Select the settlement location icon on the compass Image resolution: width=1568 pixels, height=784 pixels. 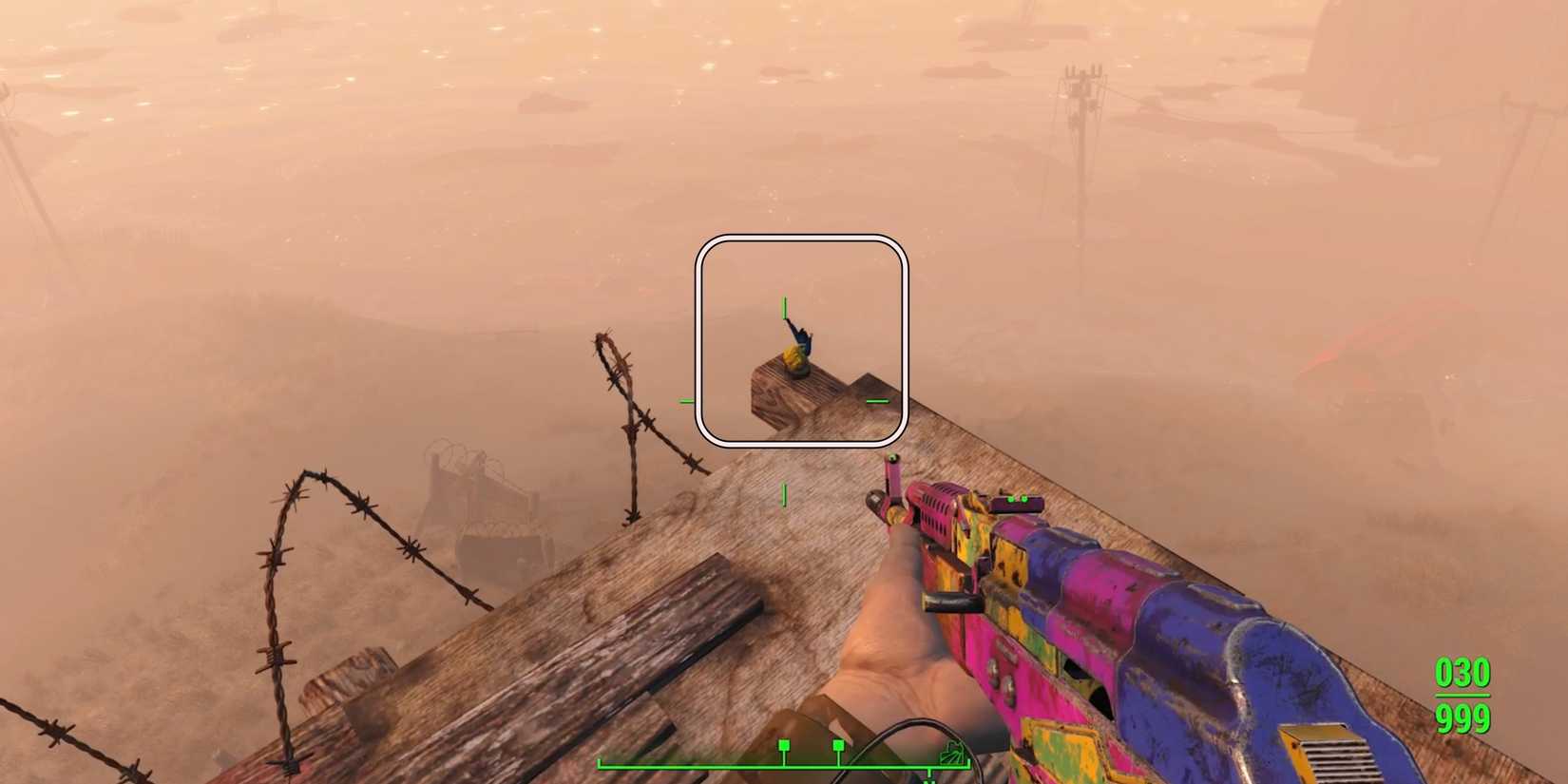(x=951, y=751)
